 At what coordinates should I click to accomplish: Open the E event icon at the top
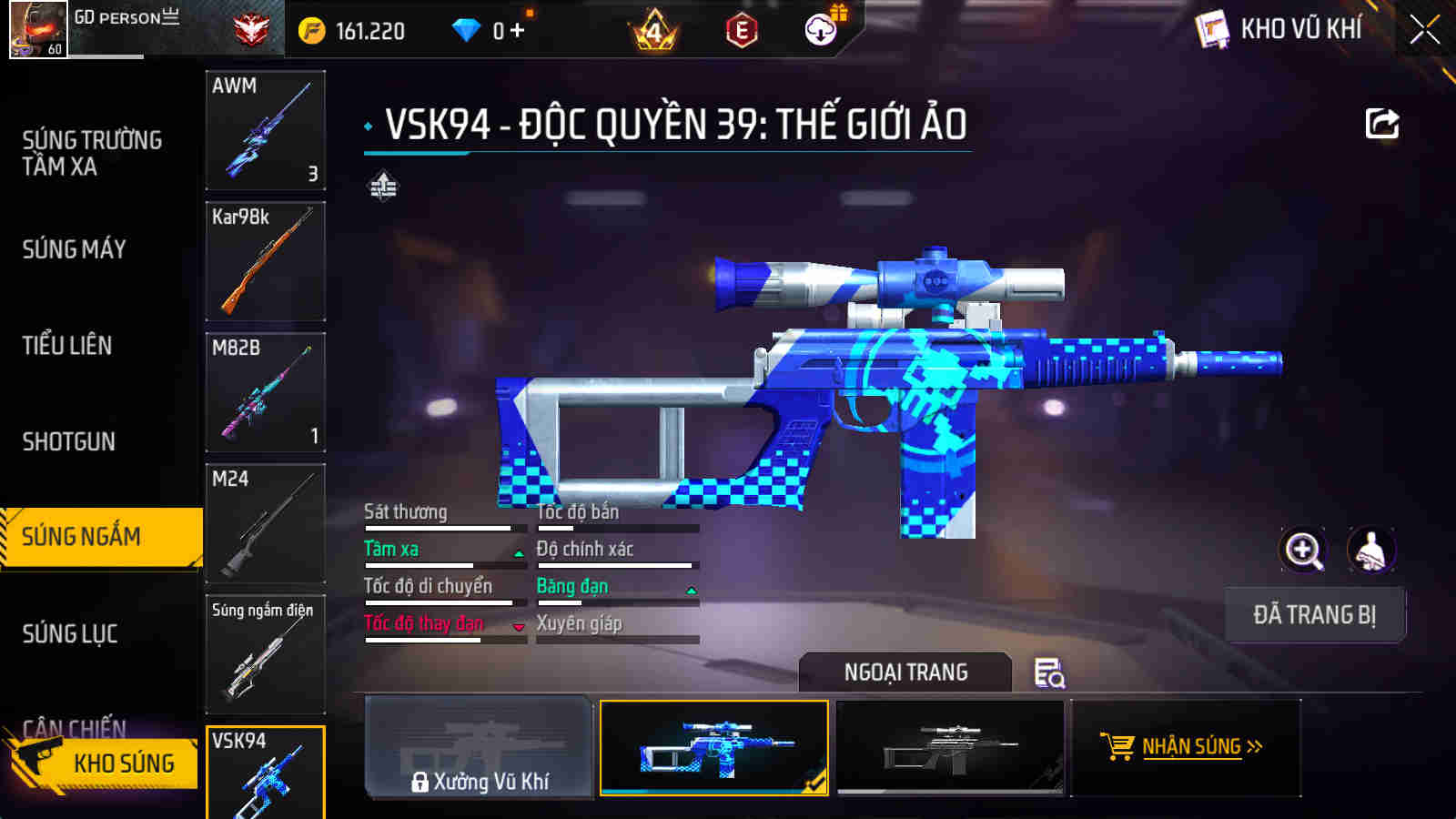pos(743,29)
